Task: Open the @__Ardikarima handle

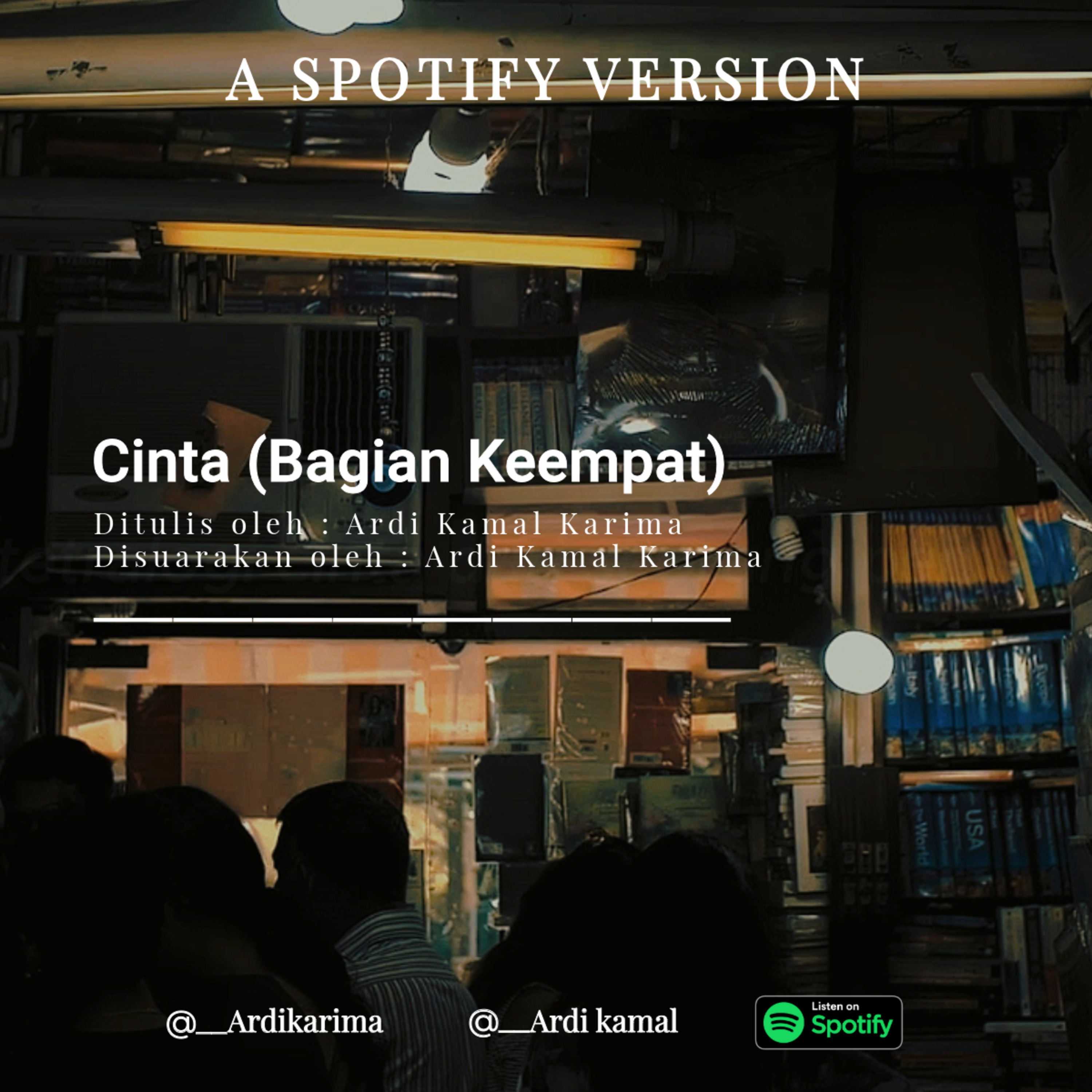Action: [x=275, y=1022]
